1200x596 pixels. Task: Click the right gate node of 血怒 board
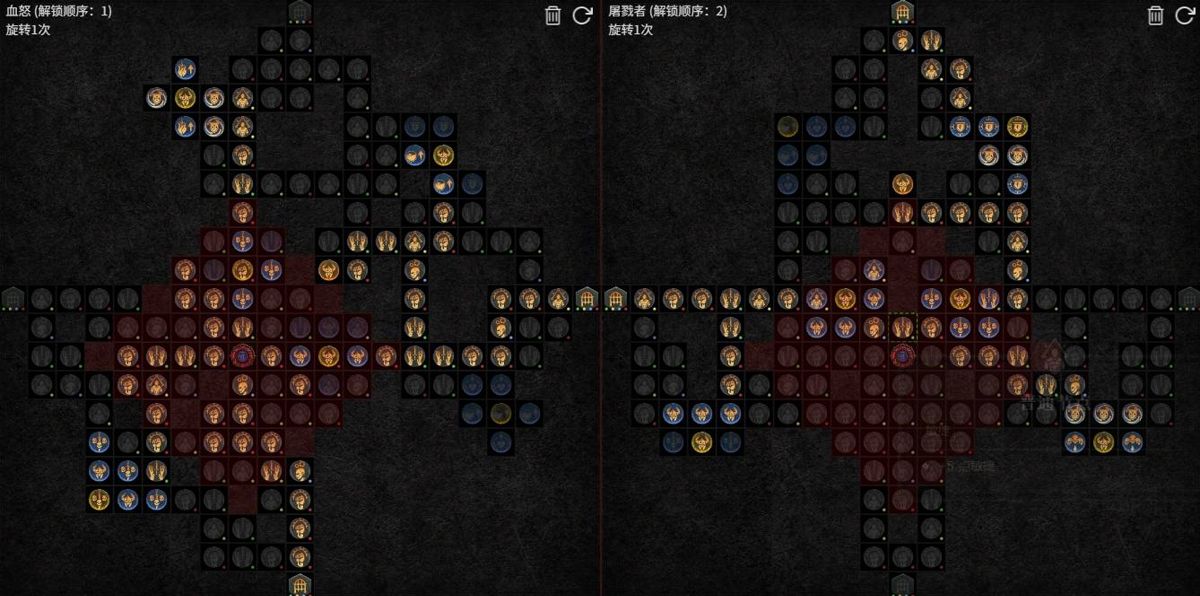587,298
